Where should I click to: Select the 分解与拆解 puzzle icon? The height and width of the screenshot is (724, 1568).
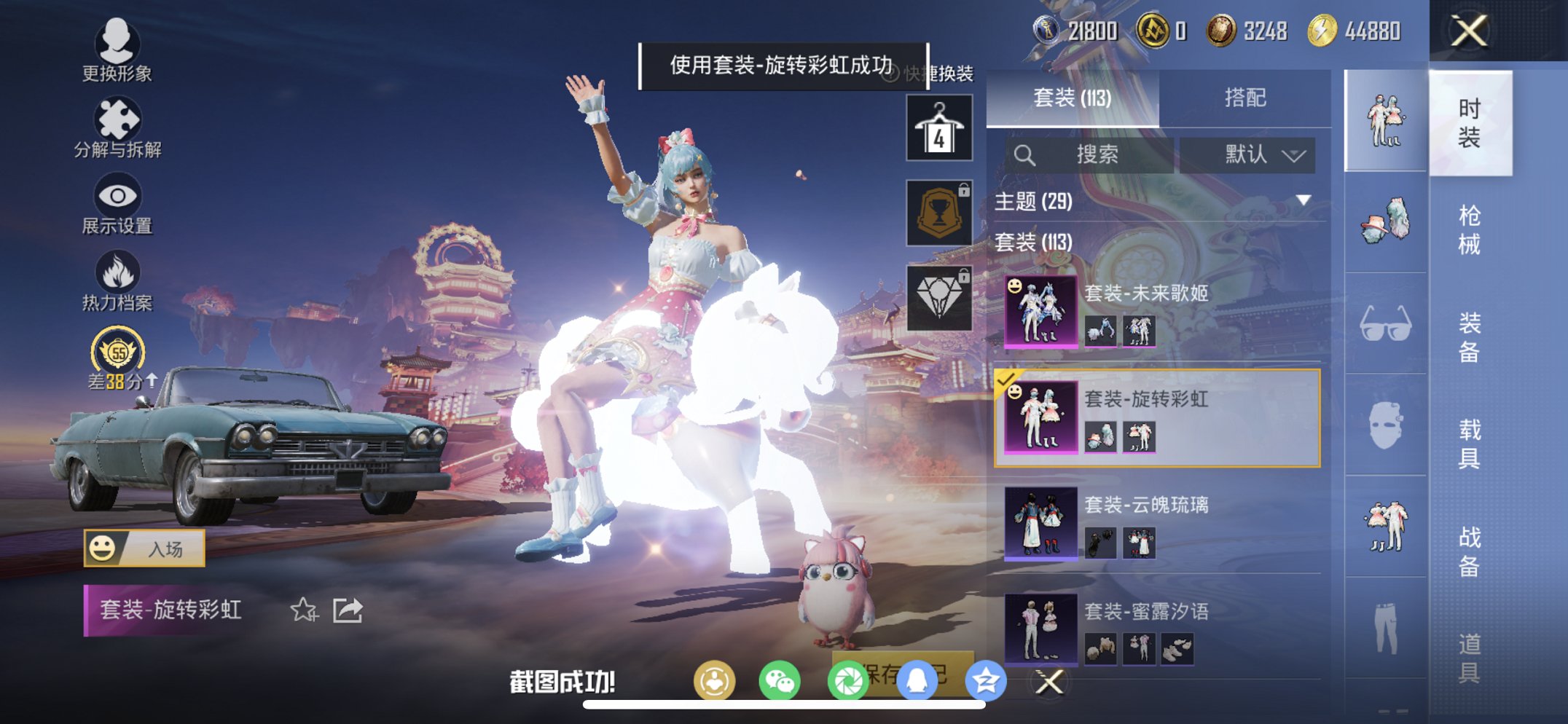click(119, 119)
